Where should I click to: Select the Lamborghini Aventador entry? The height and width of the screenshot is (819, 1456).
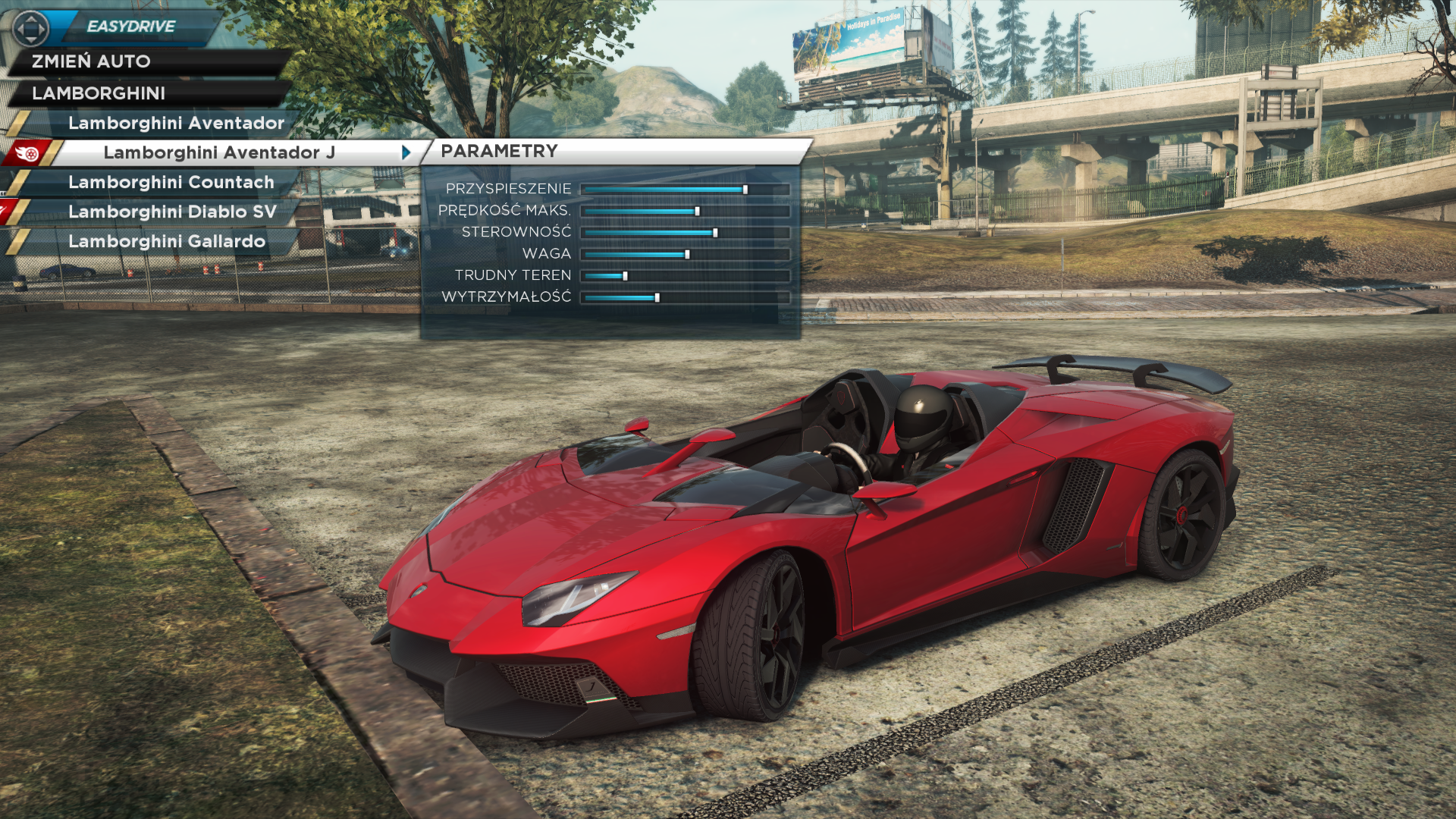[176, 123]
